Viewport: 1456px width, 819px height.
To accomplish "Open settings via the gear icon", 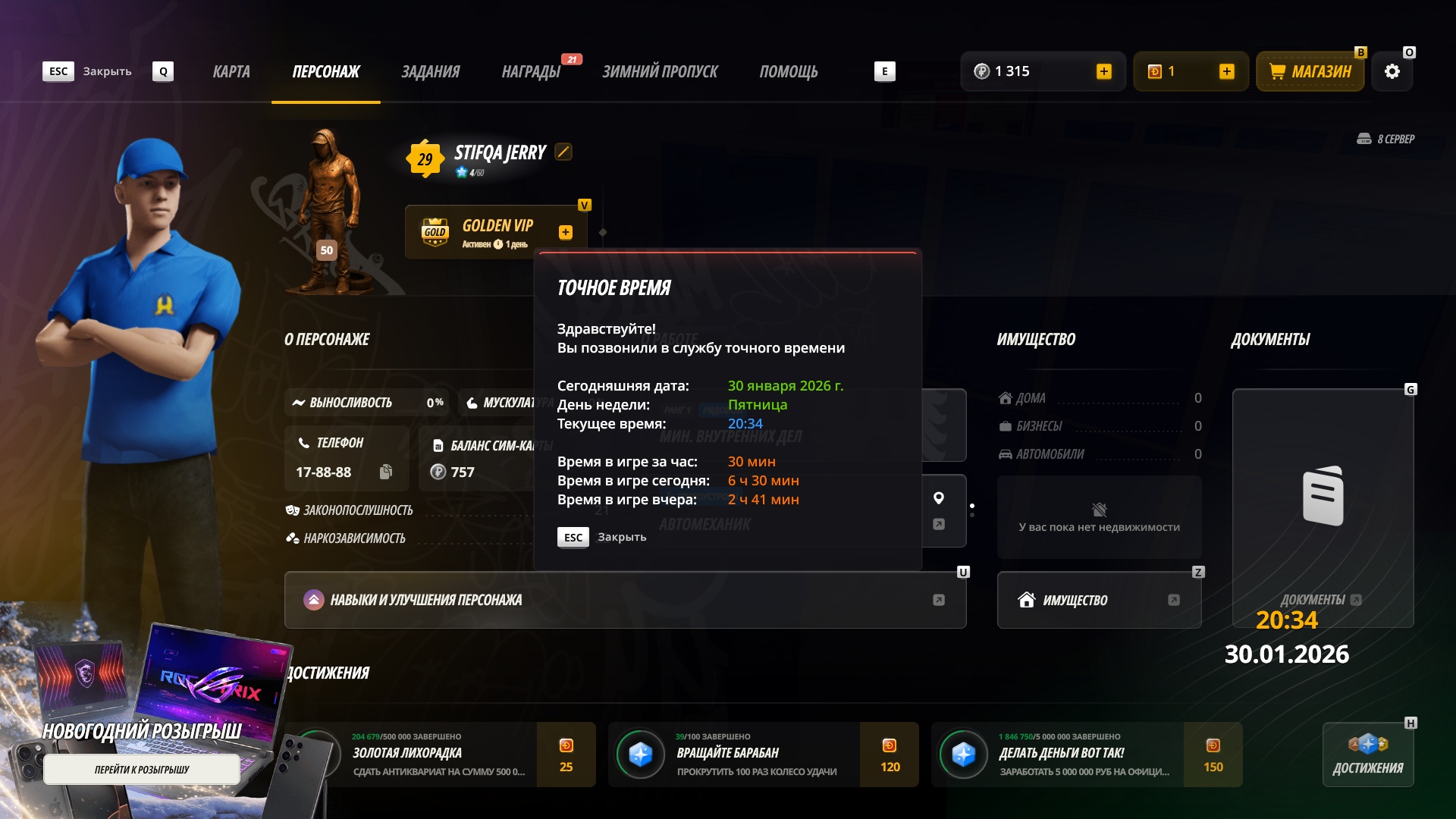I will coord(1392,72).
